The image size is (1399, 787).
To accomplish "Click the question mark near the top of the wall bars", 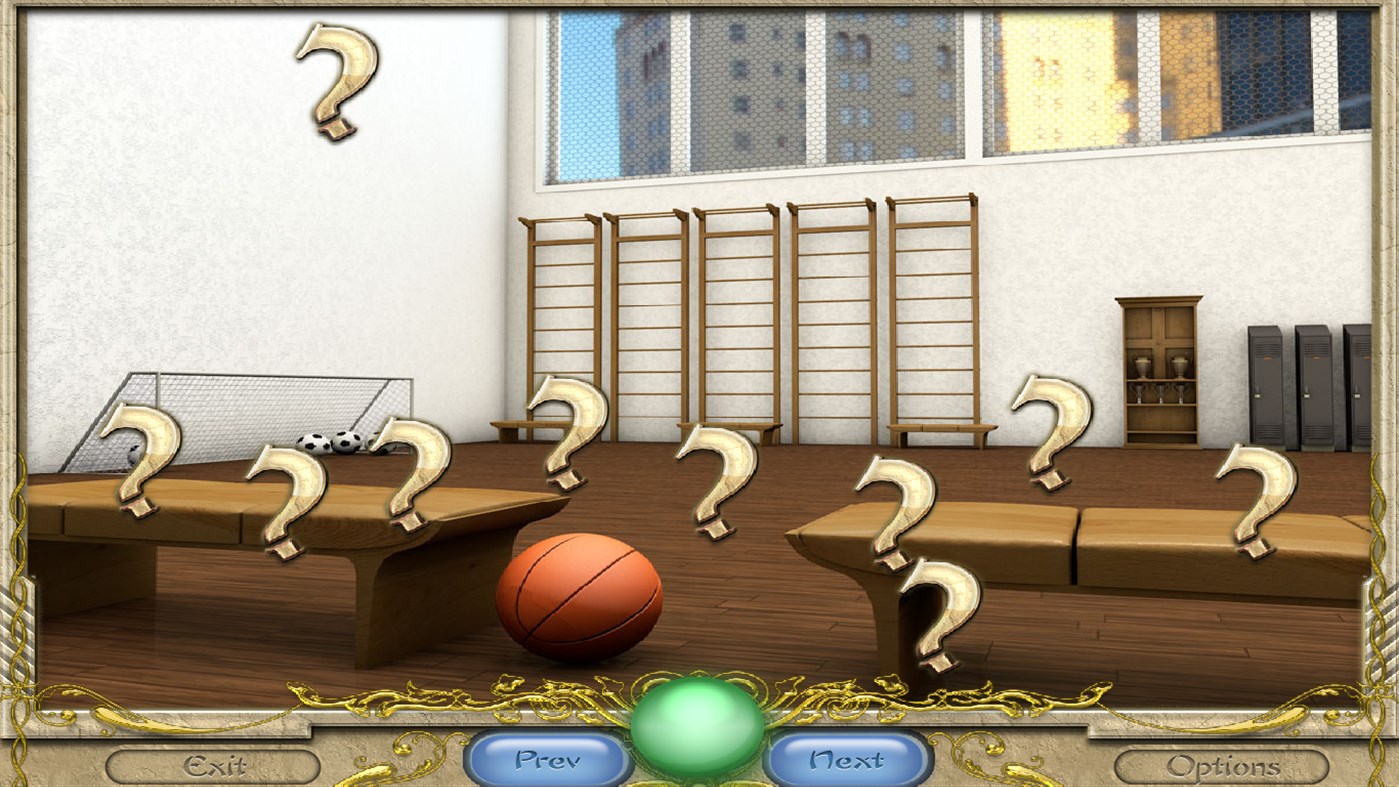I will point(565,430).
